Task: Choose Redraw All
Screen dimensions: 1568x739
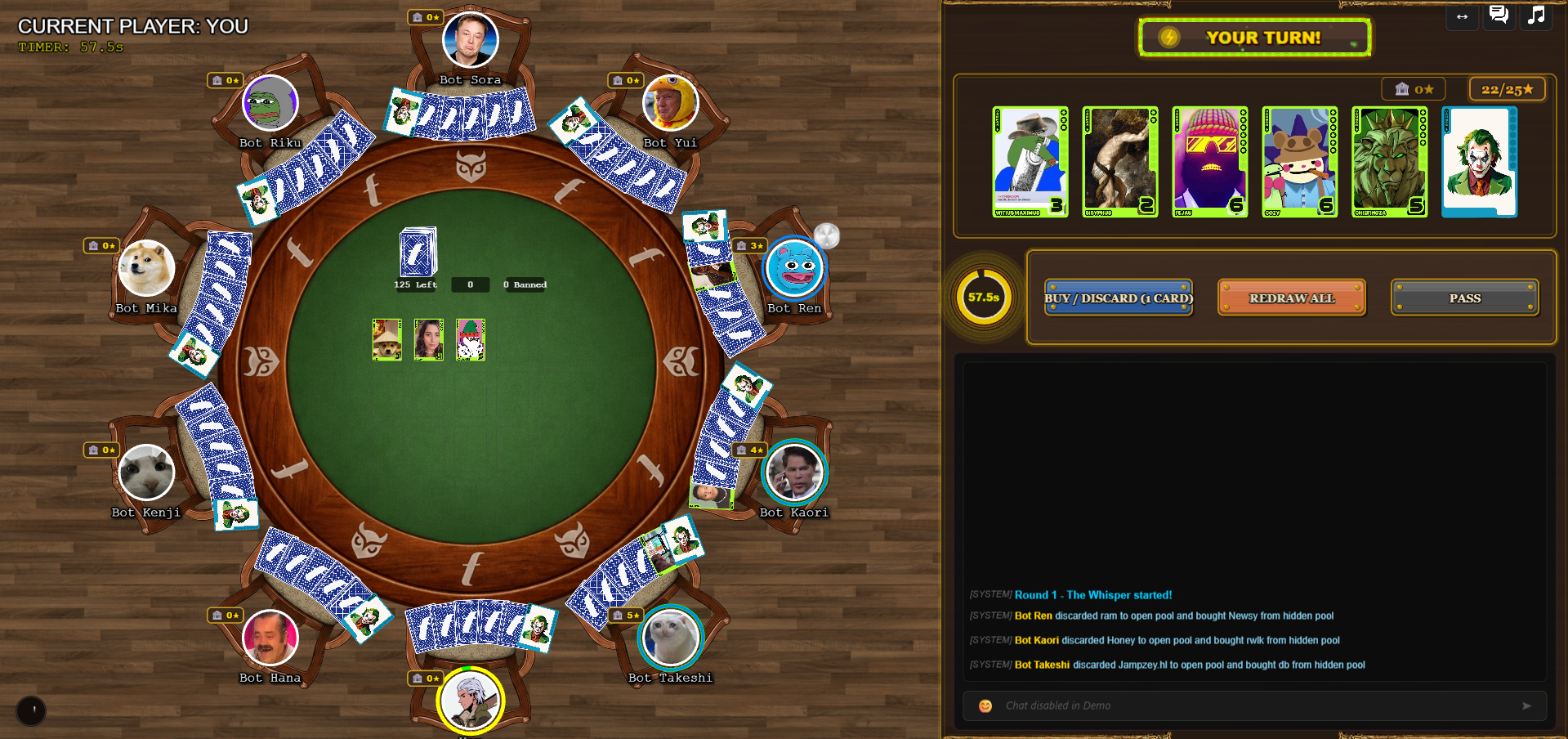Action: [1291, 298]
